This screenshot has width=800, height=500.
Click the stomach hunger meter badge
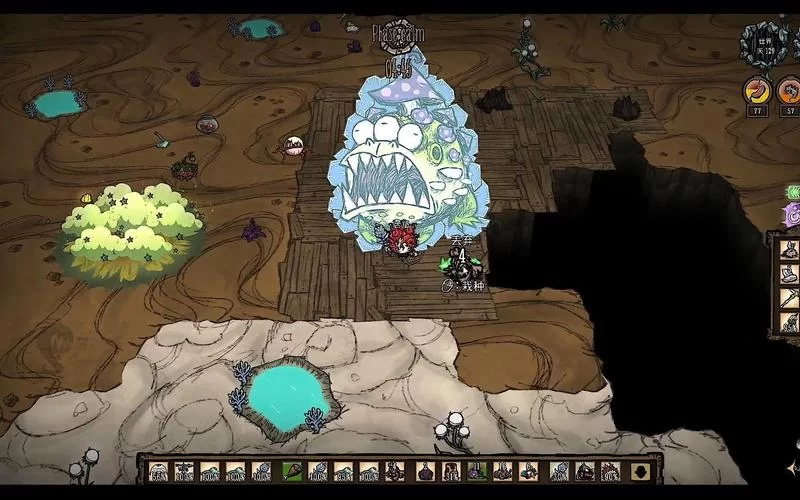tap(757, 92)
